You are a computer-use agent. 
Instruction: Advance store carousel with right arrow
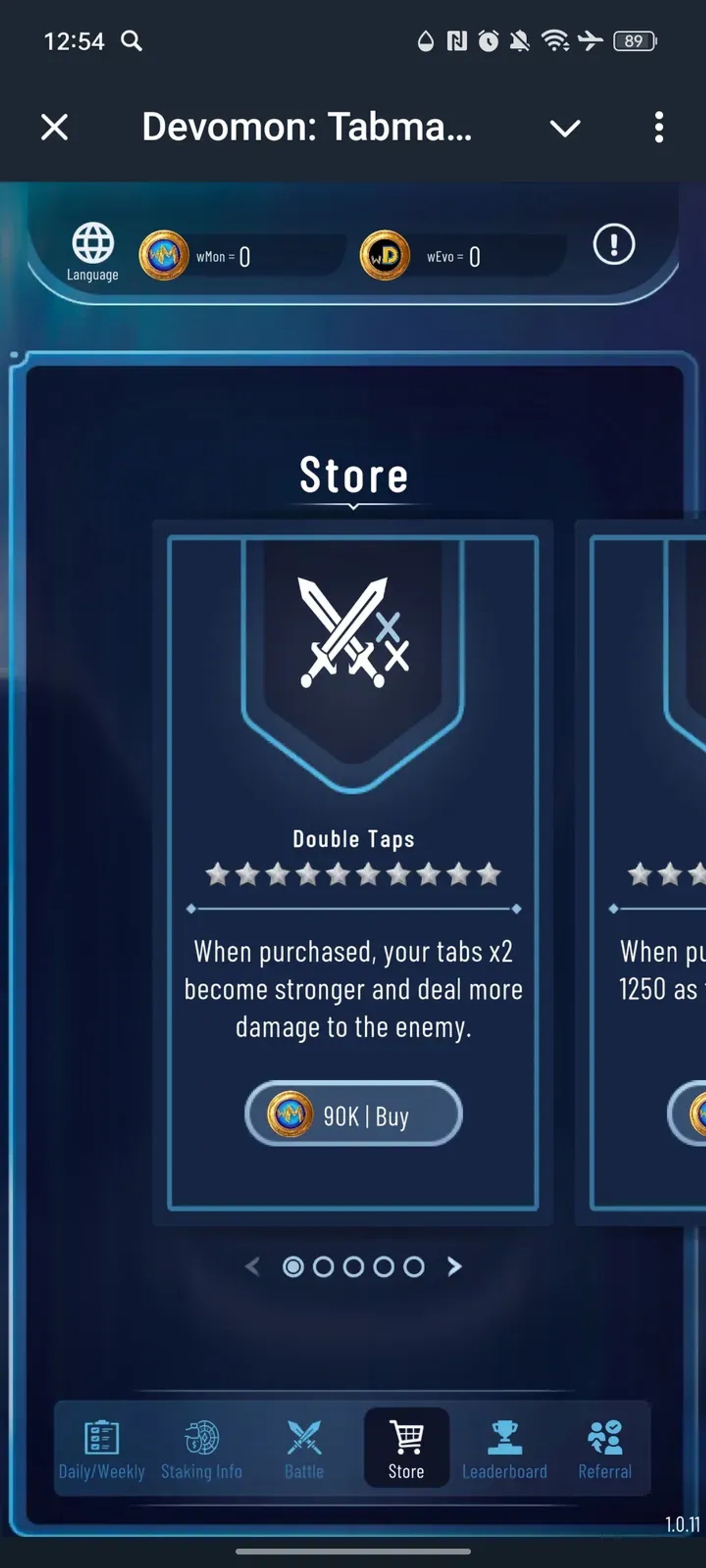click(454, 1267)
